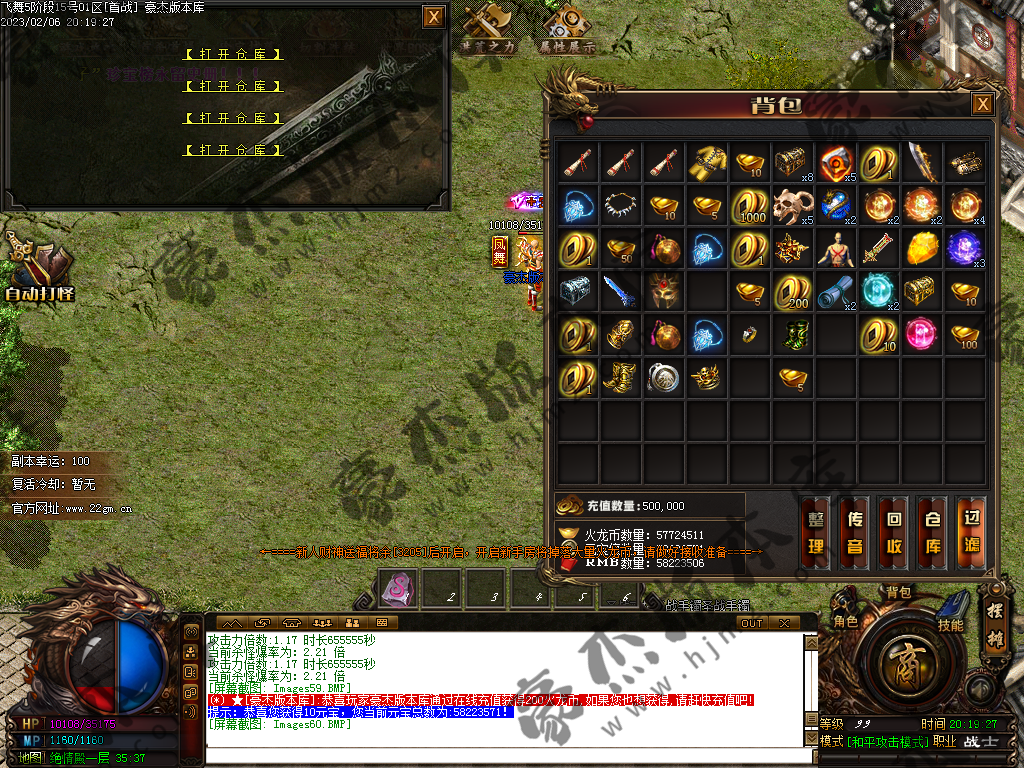Close the 背包 backpack window

coord(983,104)
